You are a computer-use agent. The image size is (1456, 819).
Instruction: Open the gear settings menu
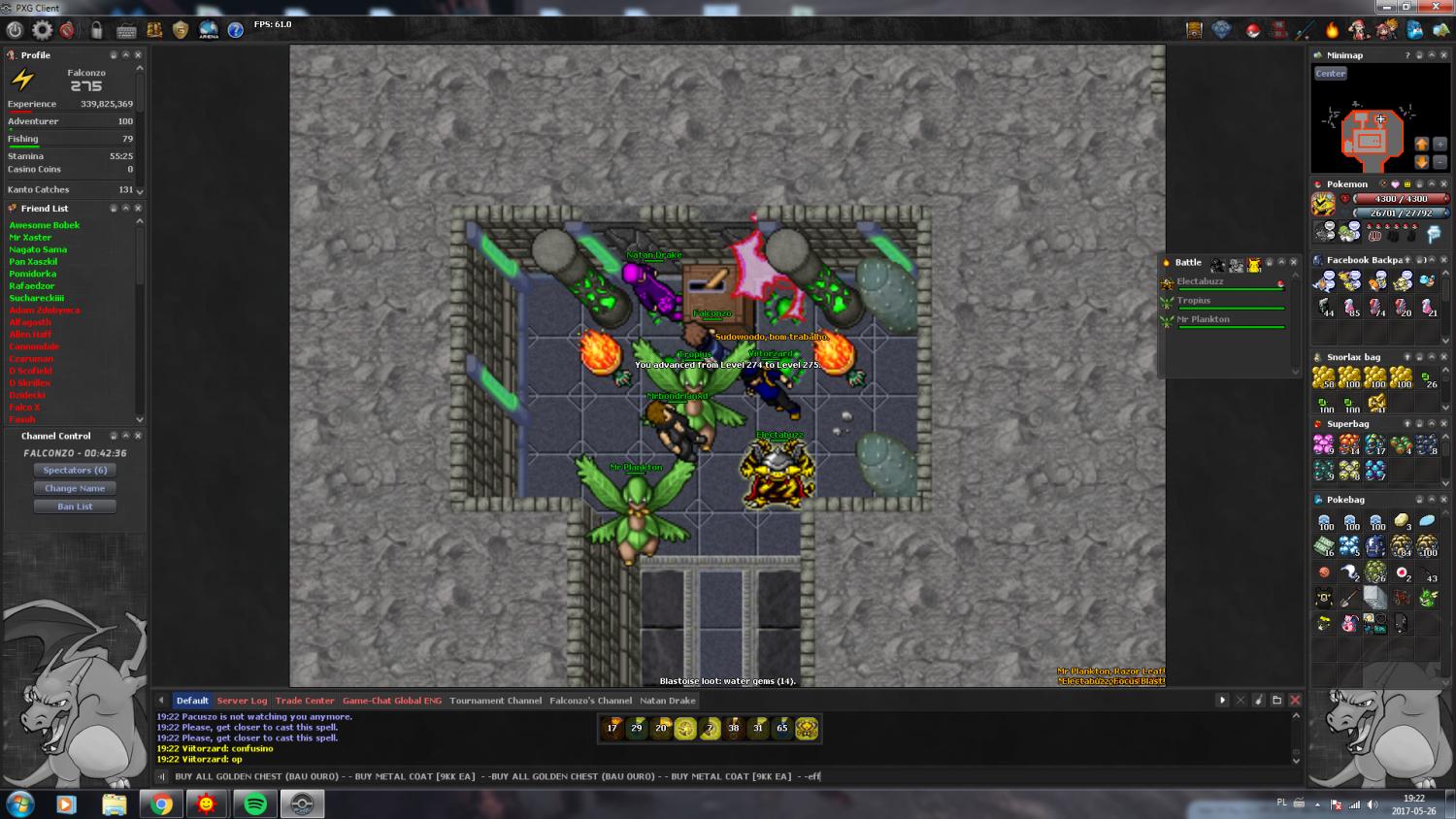tap(42, 30)
